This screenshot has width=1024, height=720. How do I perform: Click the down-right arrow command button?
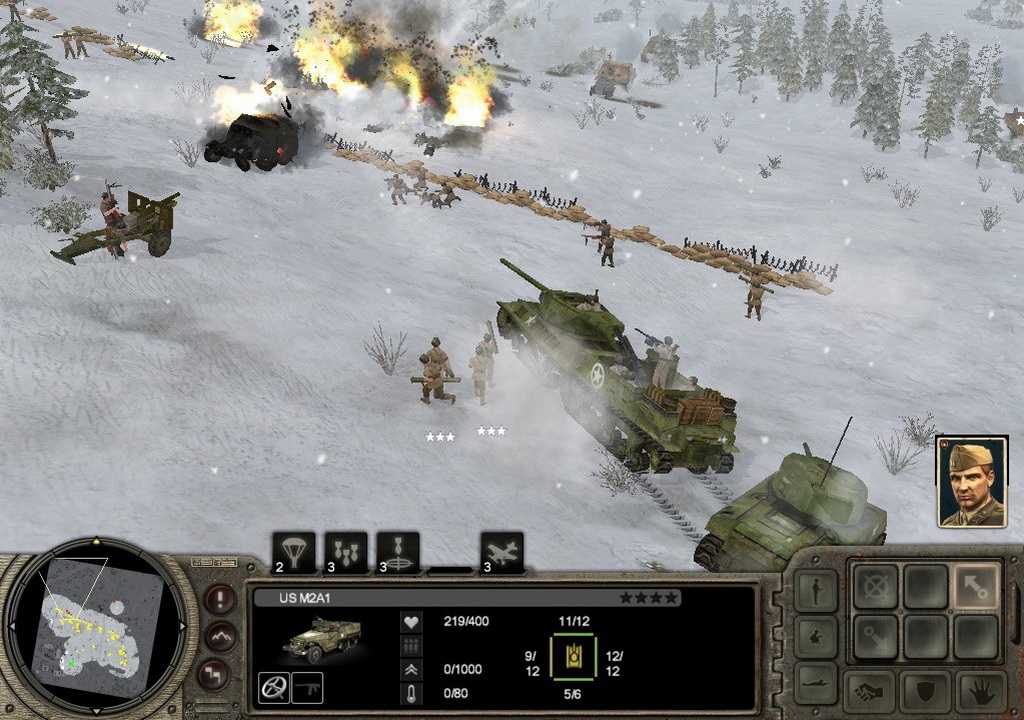click(x=874, y=636)
